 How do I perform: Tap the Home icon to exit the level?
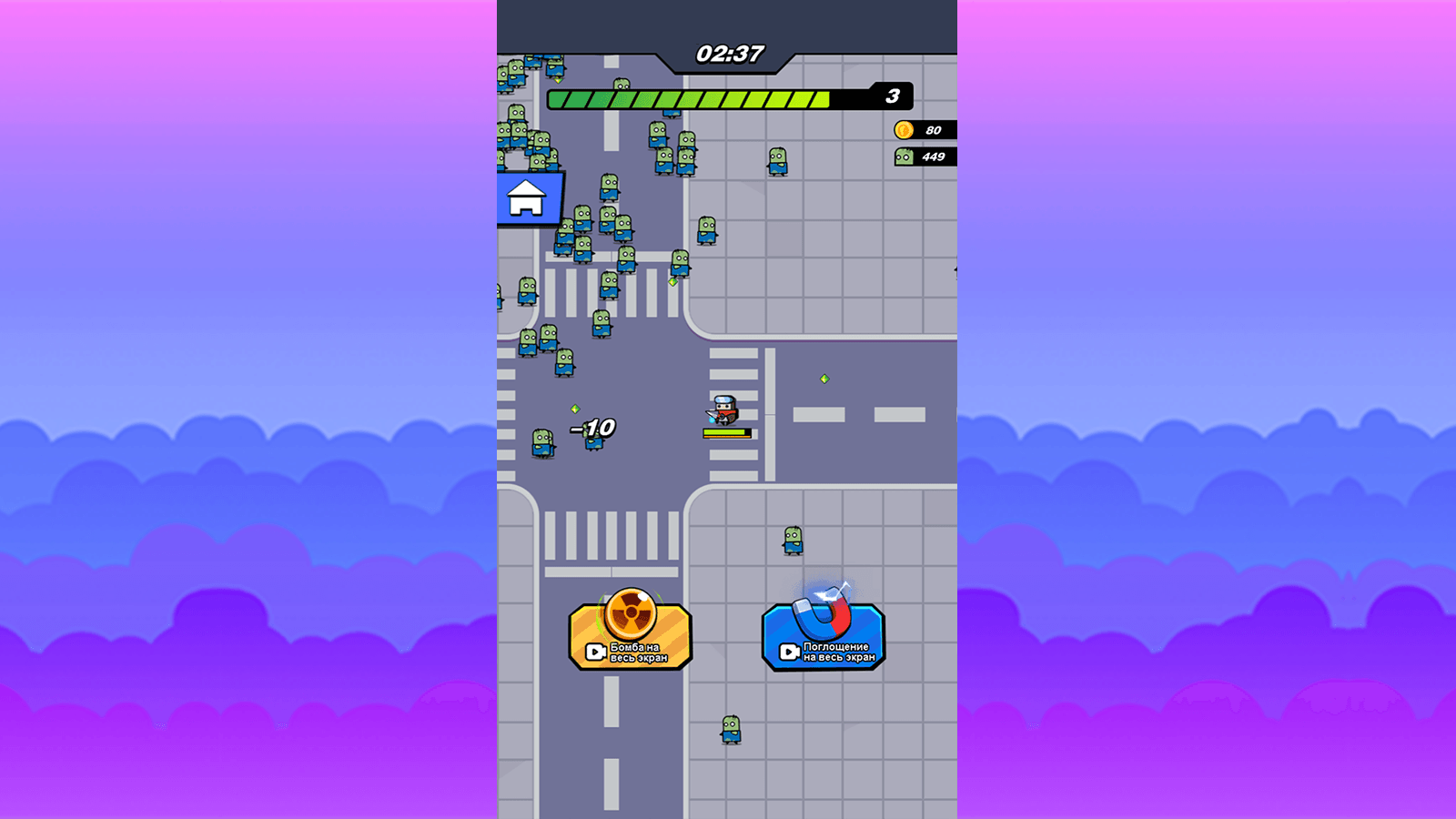tap(526, 198)
